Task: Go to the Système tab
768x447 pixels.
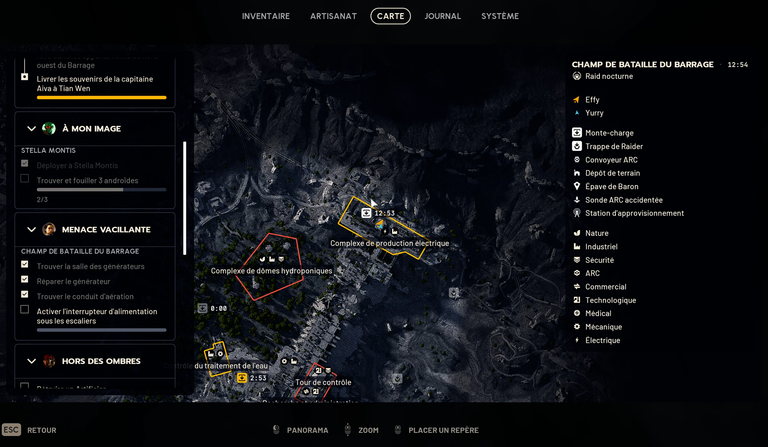Action: coord(500,16)
